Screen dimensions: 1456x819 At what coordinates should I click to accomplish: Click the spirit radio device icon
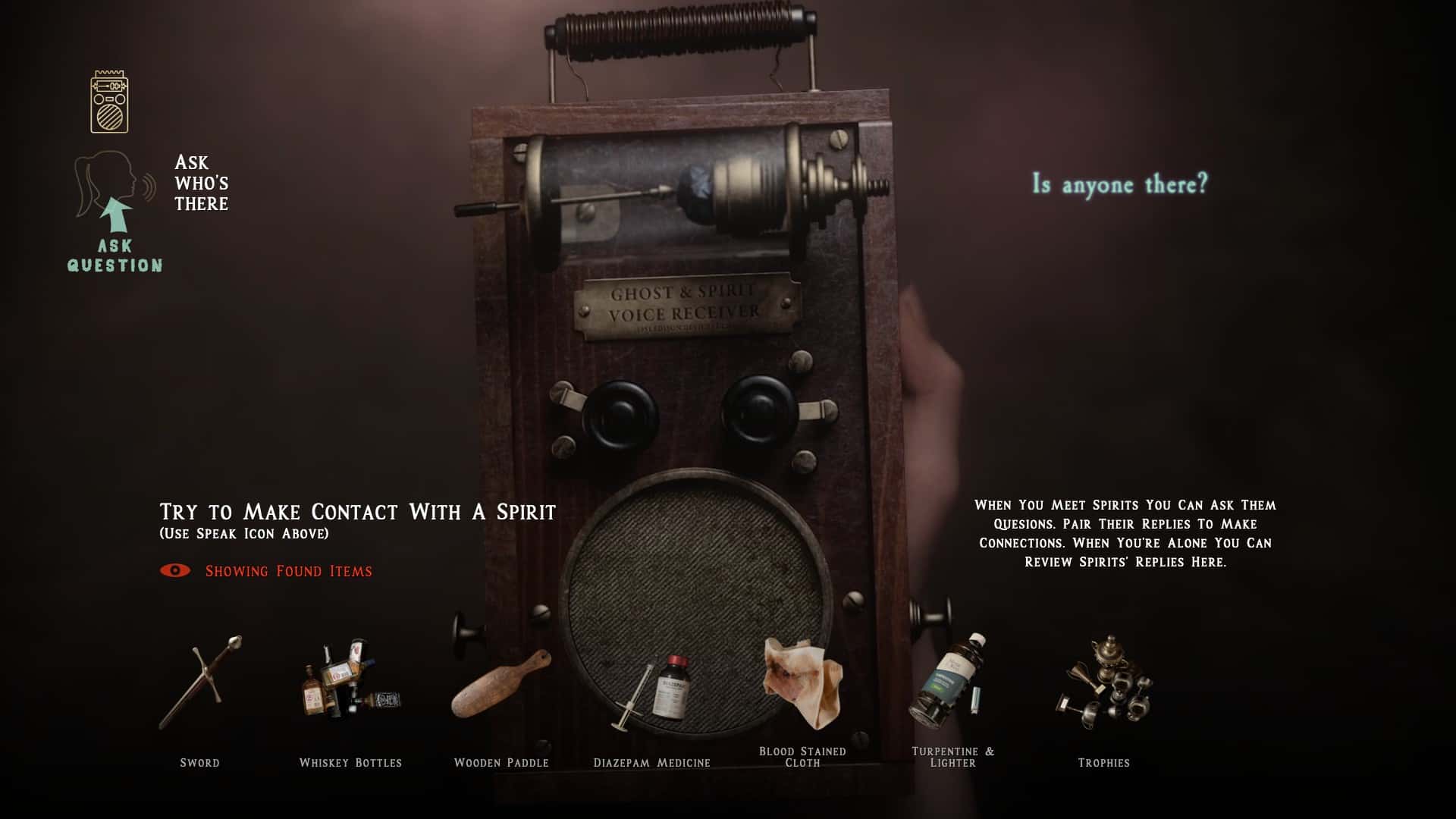109,102
